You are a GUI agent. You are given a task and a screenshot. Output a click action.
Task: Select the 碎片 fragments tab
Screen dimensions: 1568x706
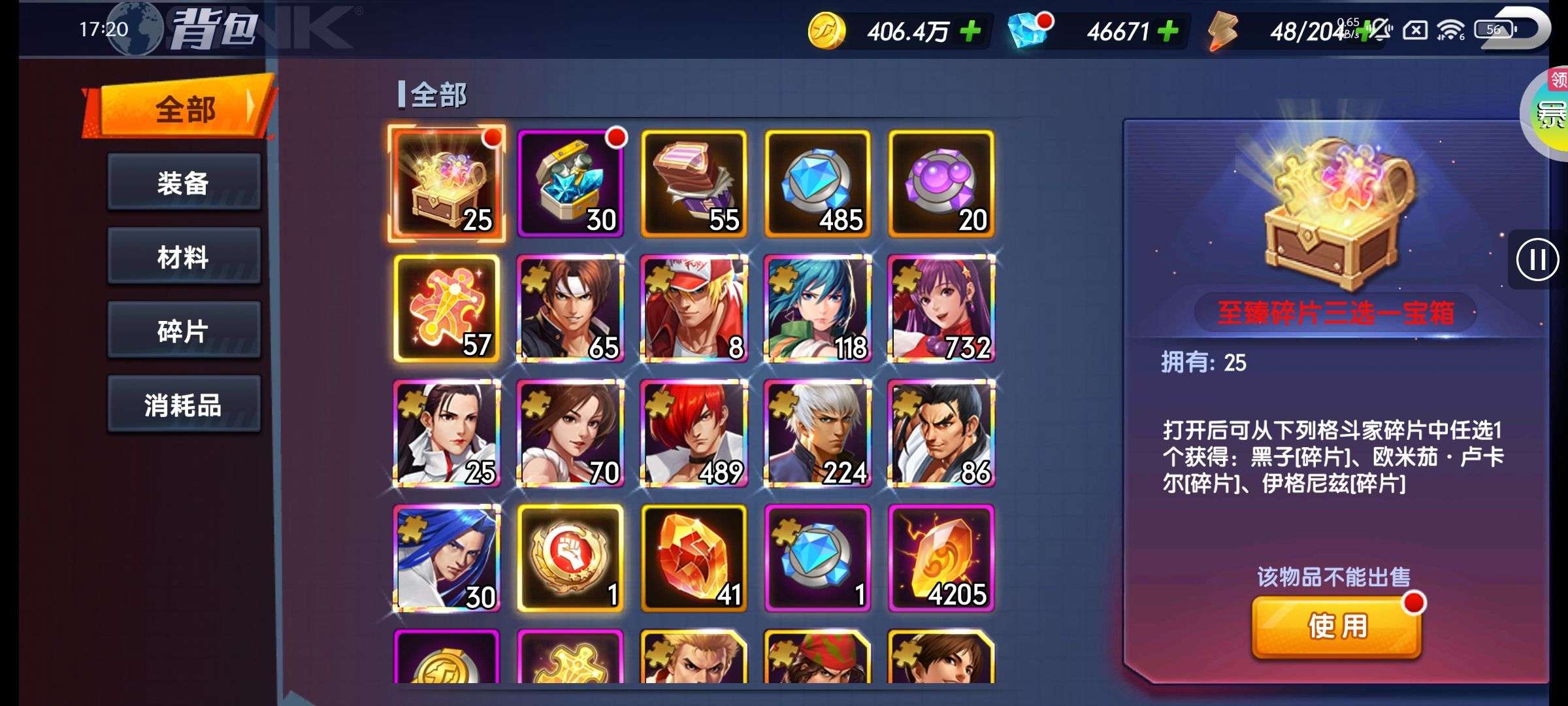click(x=184, y=330)
